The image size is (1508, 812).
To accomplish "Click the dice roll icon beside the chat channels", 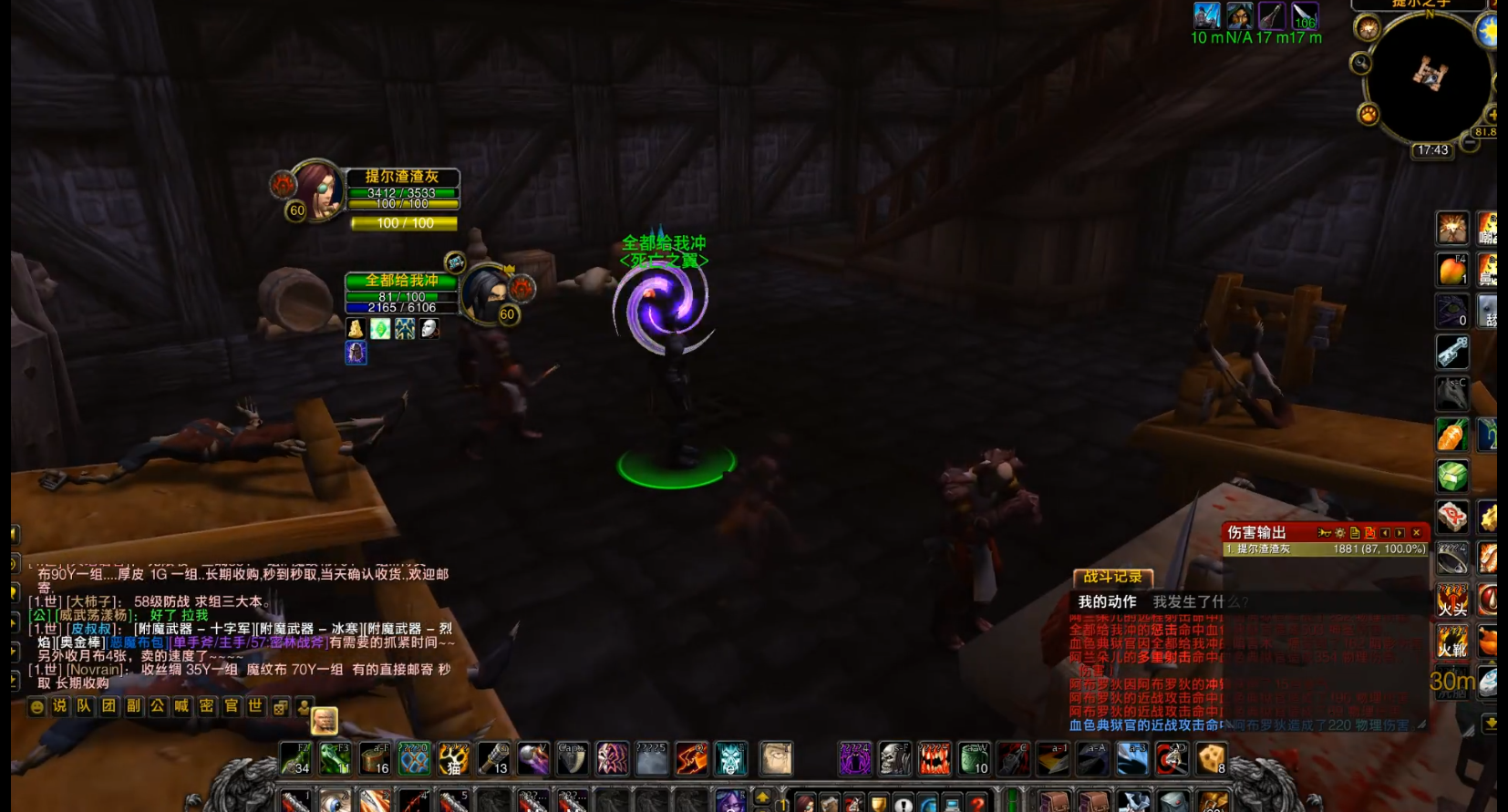I will point(281,706).
